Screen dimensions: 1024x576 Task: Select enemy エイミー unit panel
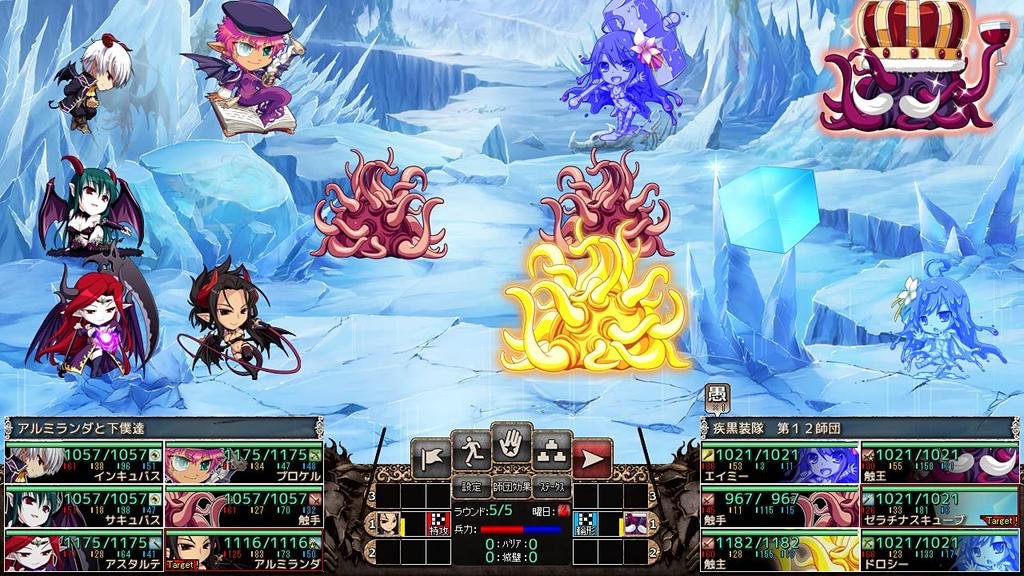coord(778,464)
